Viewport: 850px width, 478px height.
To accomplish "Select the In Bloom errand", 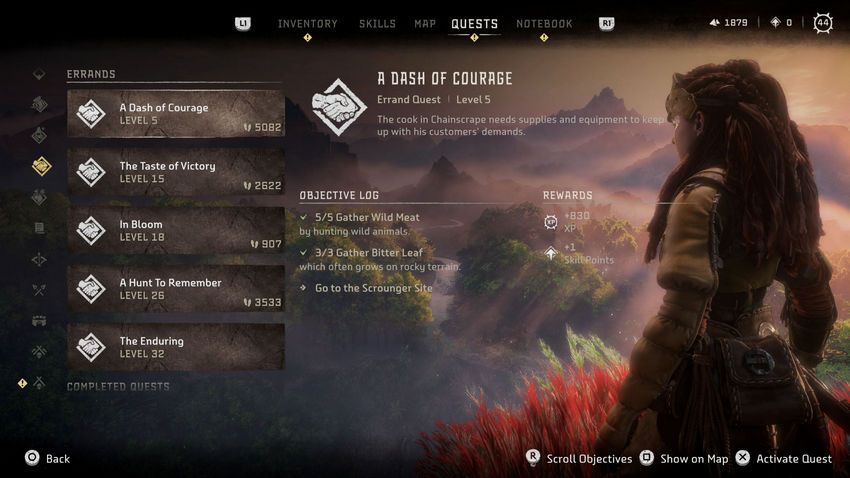I will pos(176,230).
